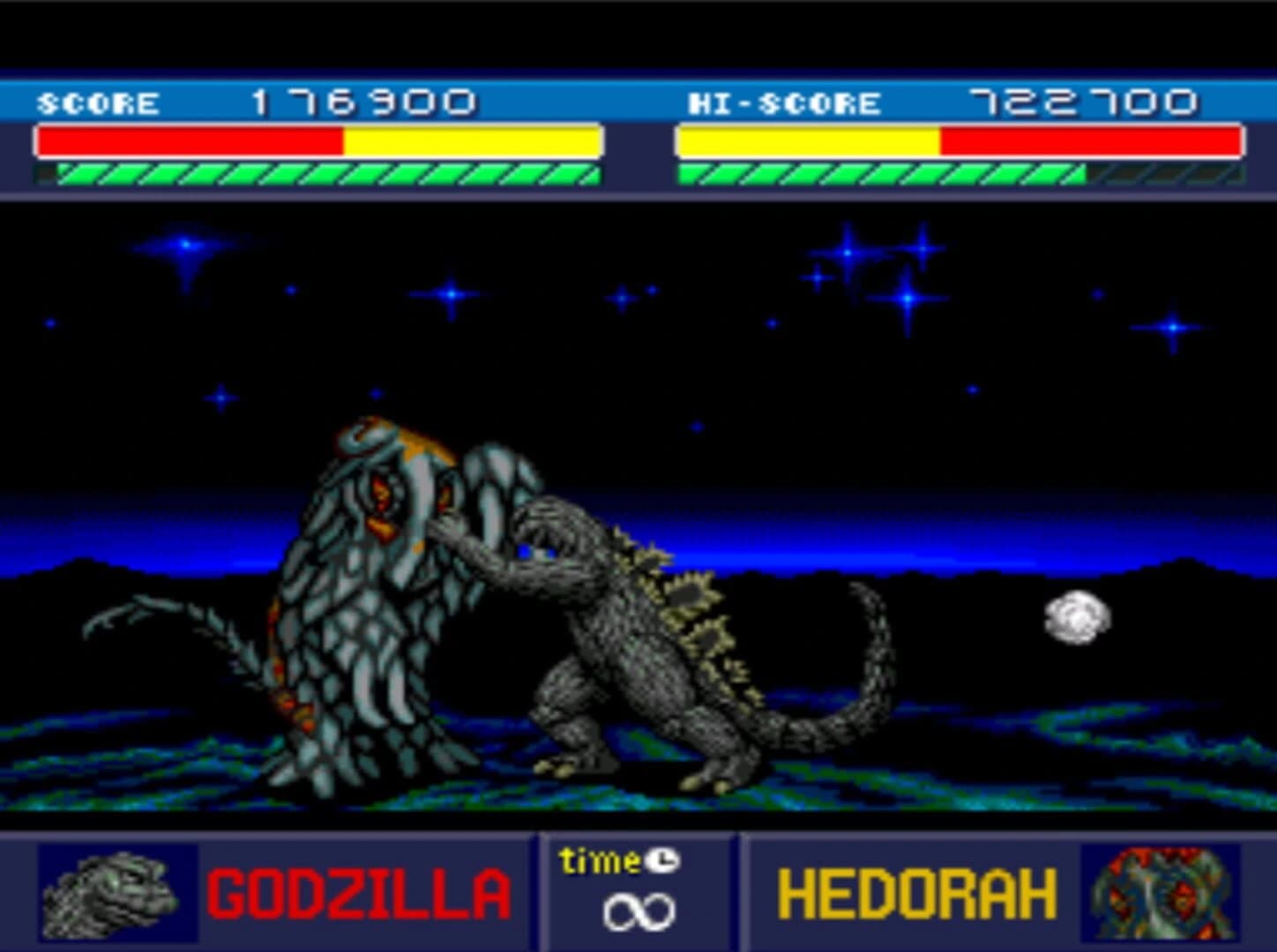Toggle the SCORE label display
The image size is (1277, 952).
pyautogui.click(x=95, y=100)
